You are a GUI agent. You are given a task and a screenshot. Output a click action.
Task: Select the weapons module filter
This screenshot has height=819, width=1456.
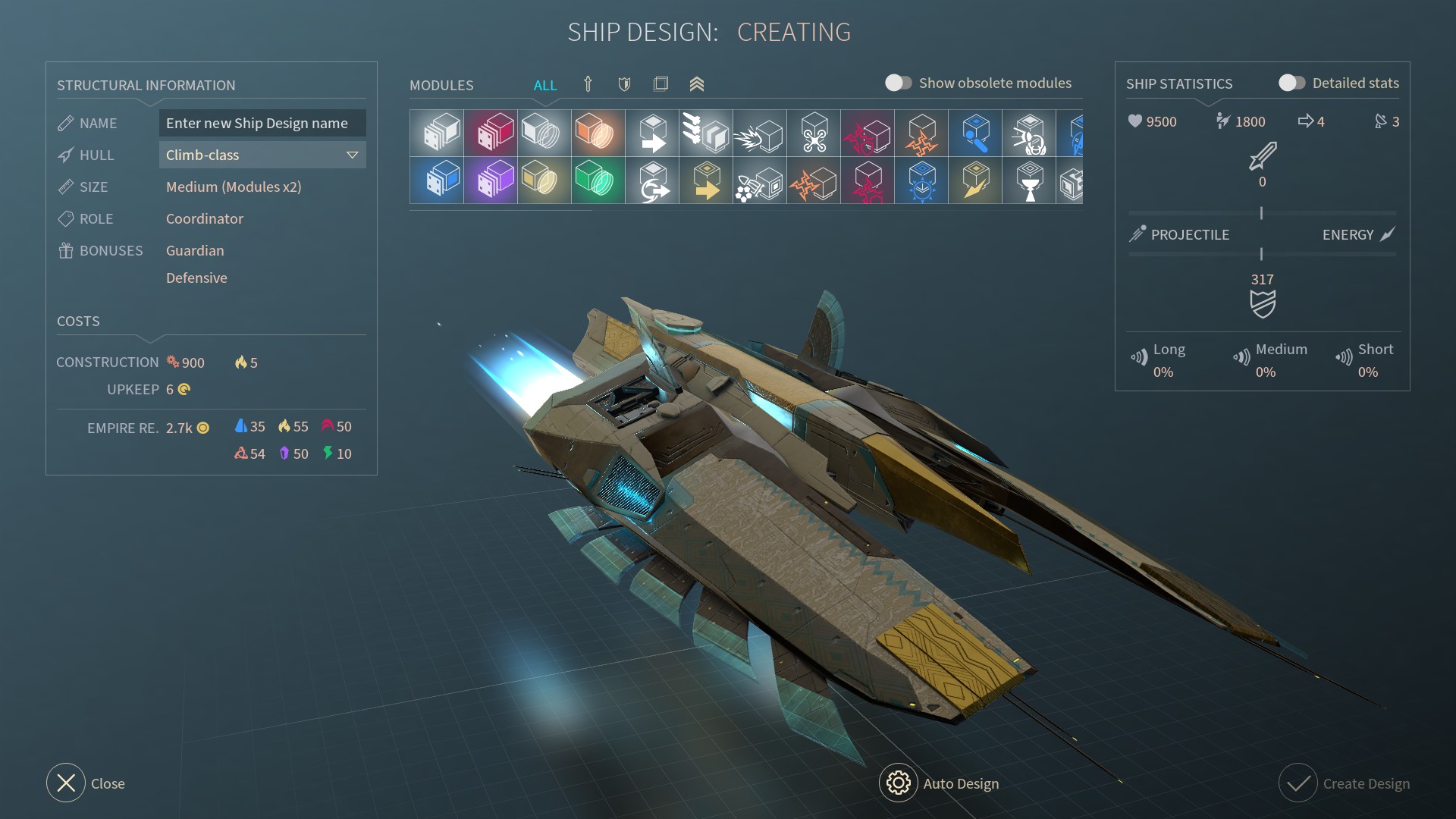click(x=588, y=84)
